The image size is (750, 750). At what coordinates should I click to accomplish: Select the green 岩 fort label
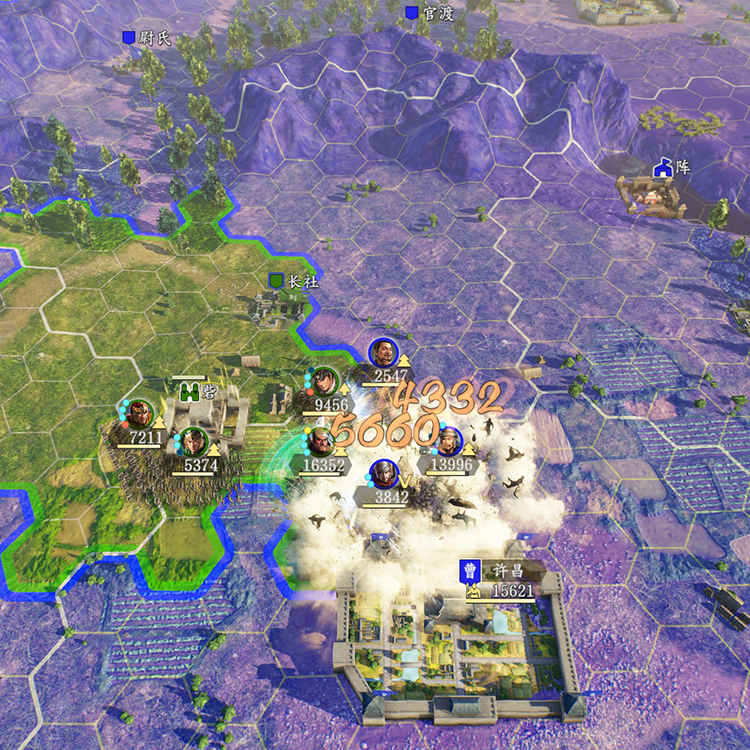point(199,391)
